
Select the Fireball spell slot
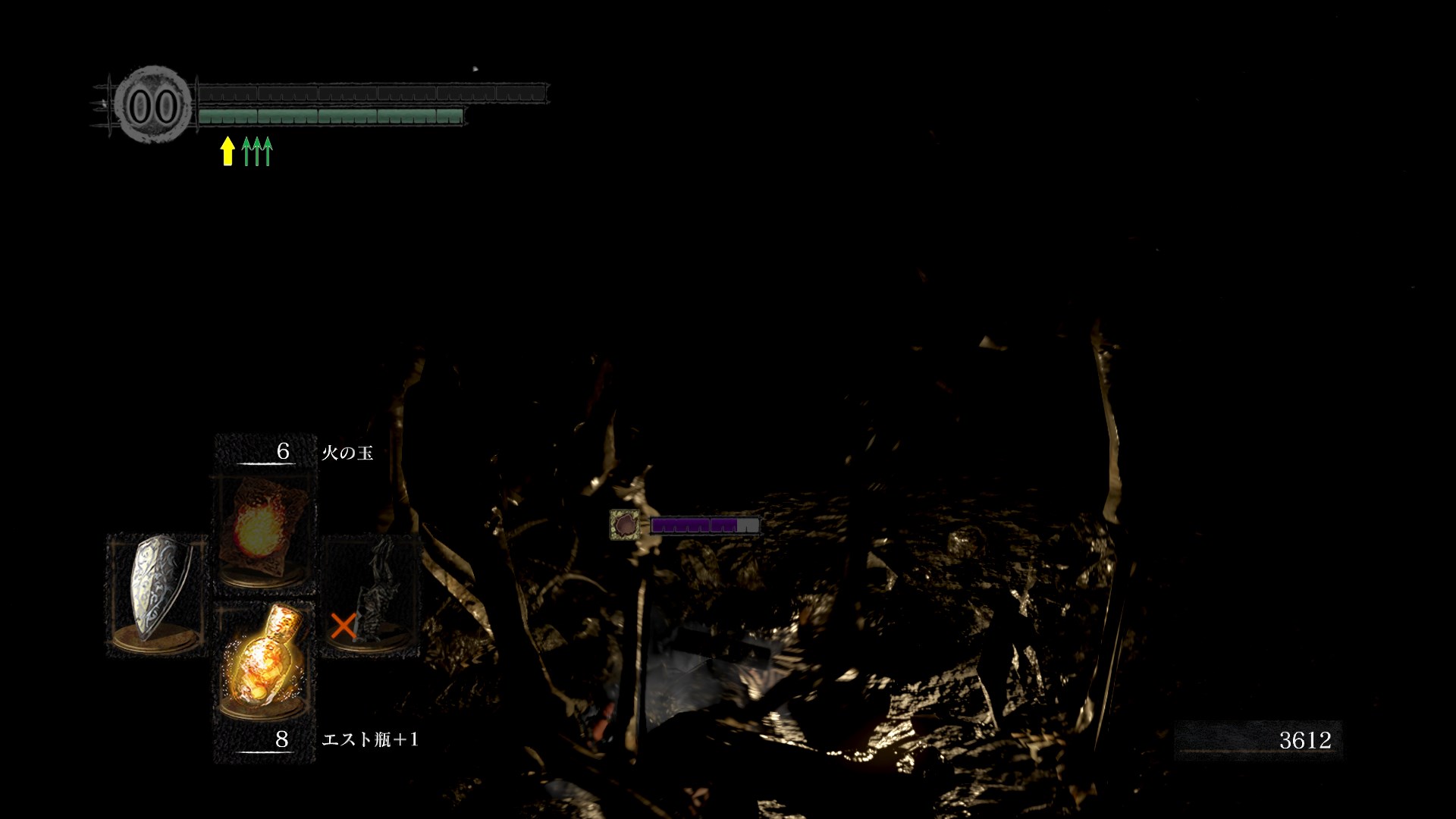264,532
